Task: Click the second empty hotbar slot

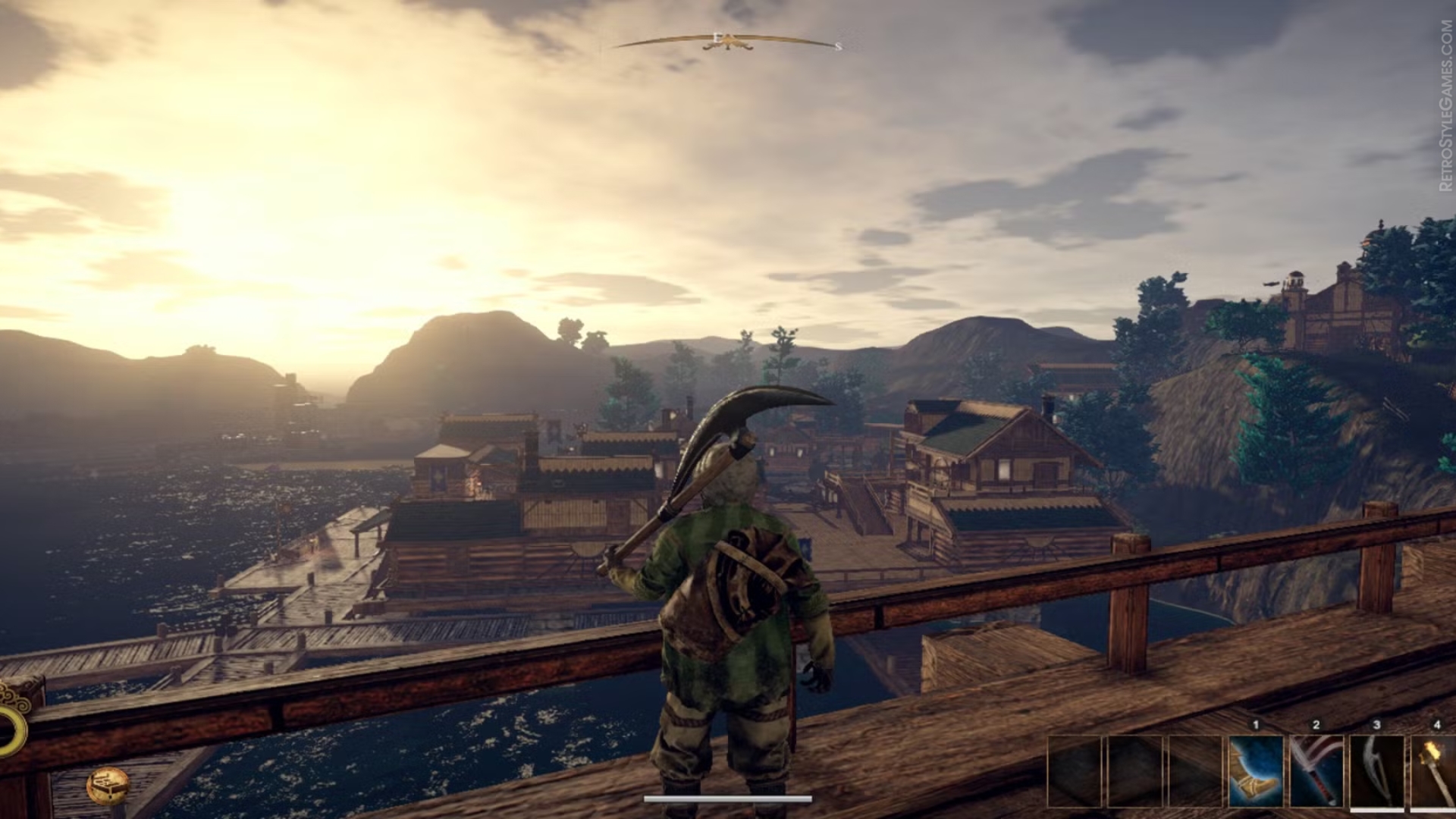Action: click(x=1134, y=771)
